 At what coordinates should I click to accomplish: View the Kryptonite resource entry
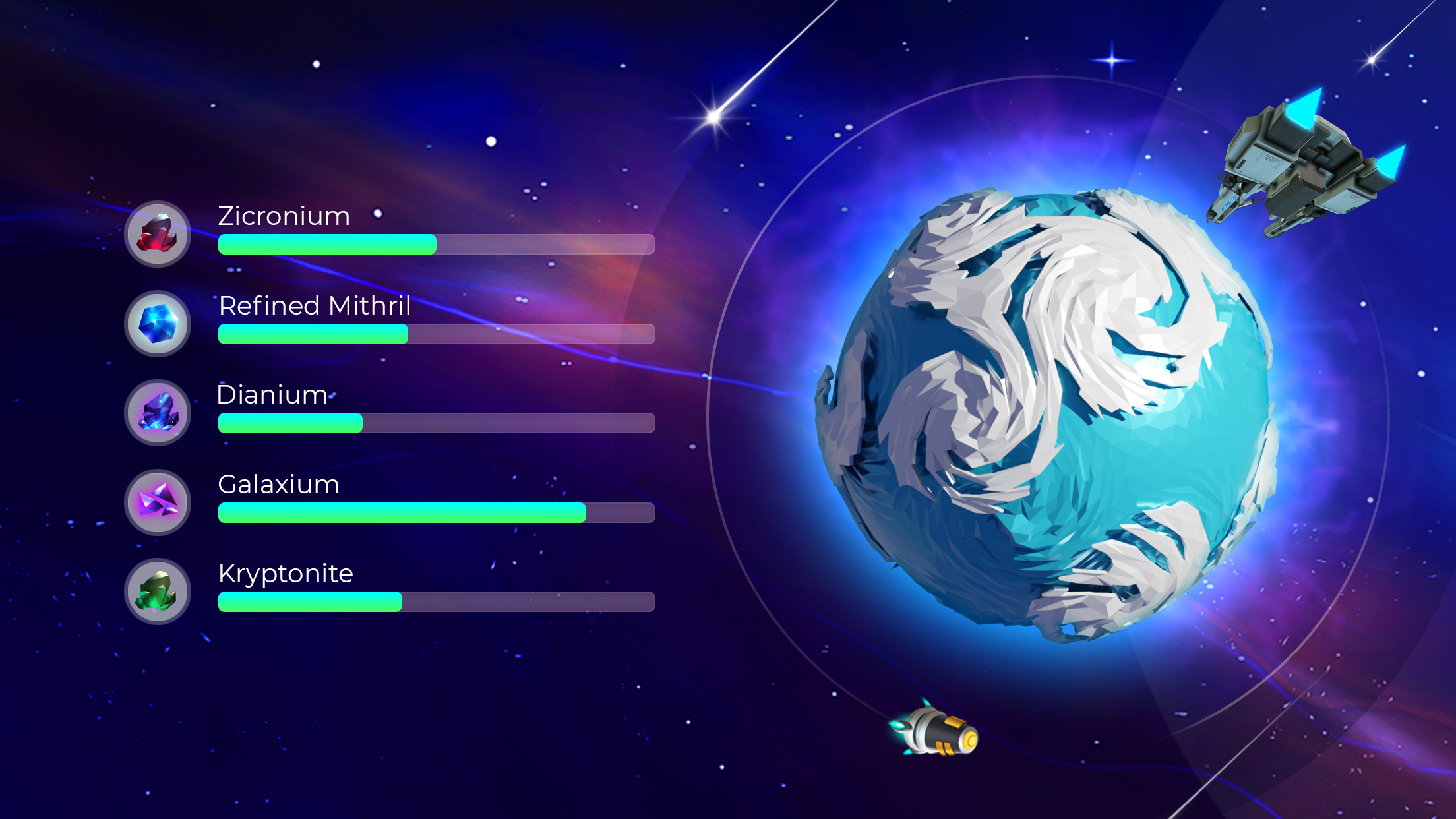286,574
